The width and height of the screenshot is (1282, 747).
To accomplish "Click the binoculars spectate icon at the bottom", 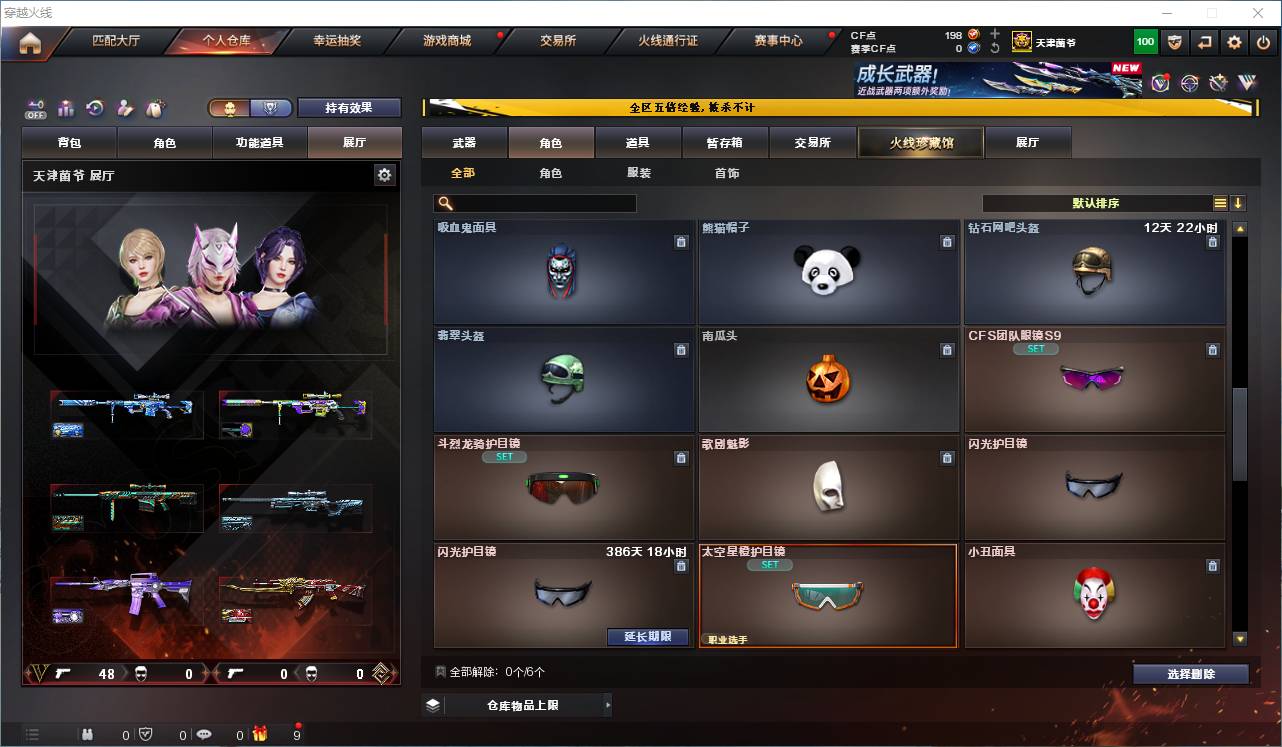I will click(x=87, y=733).
